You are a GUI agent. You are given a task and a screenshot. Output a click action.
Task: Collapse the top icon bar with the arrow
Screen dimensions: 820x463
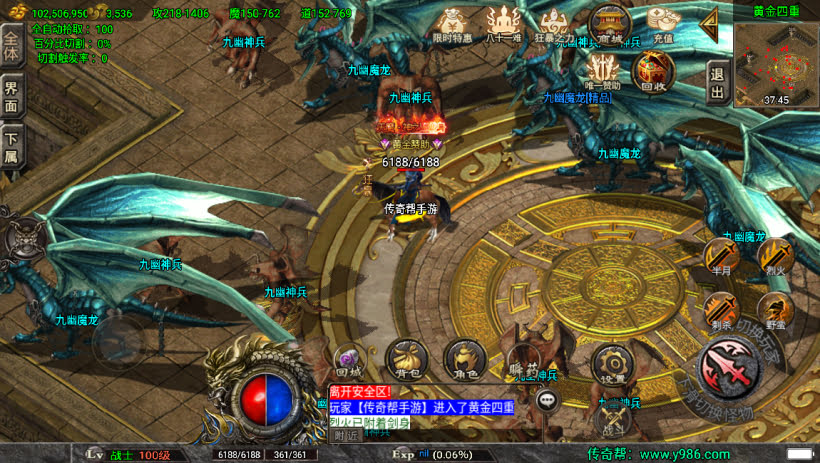710,24
